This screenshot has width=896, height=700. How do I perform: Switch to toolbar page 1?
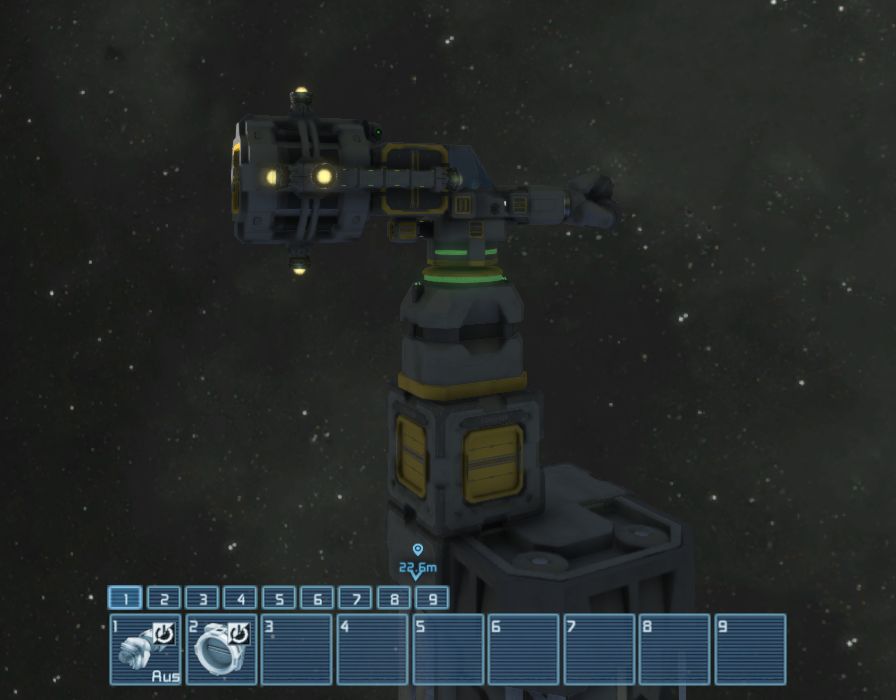(125, 598)
